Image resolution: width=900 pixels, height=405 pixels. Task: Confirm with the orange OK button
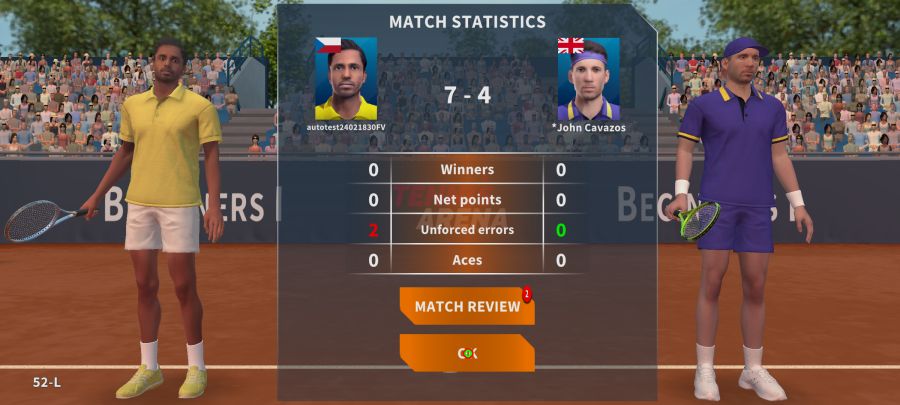pyautogui.click(x=466, y=353)
